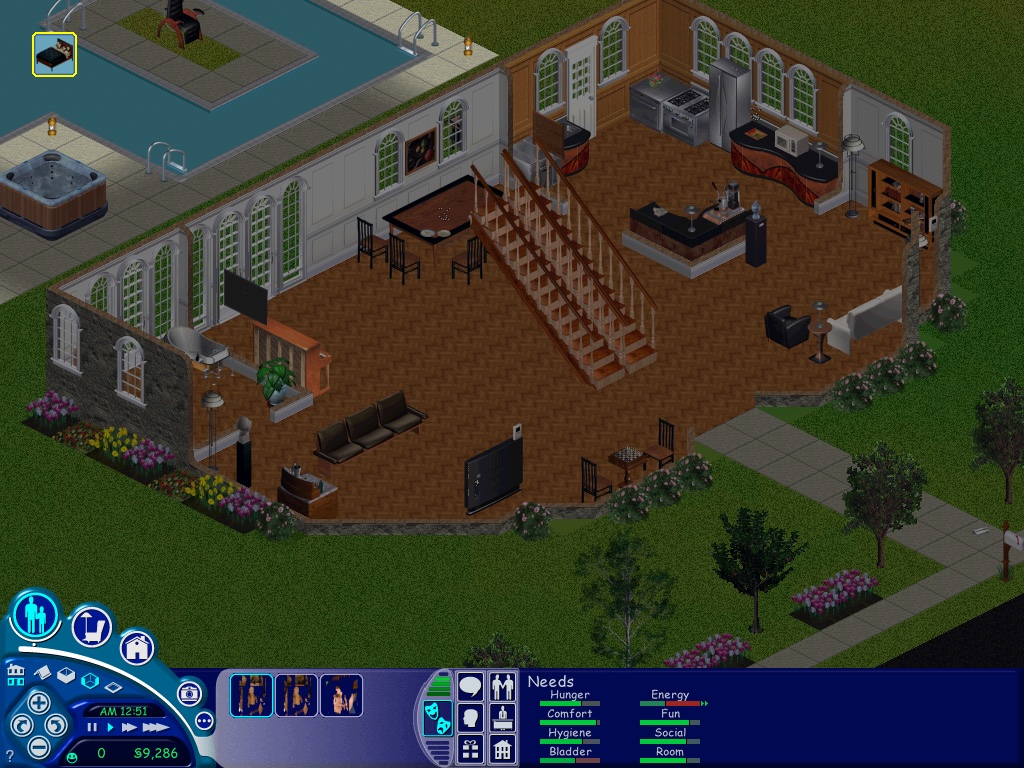
Task: Select the first Sim portrait
Action: [251, 695]
